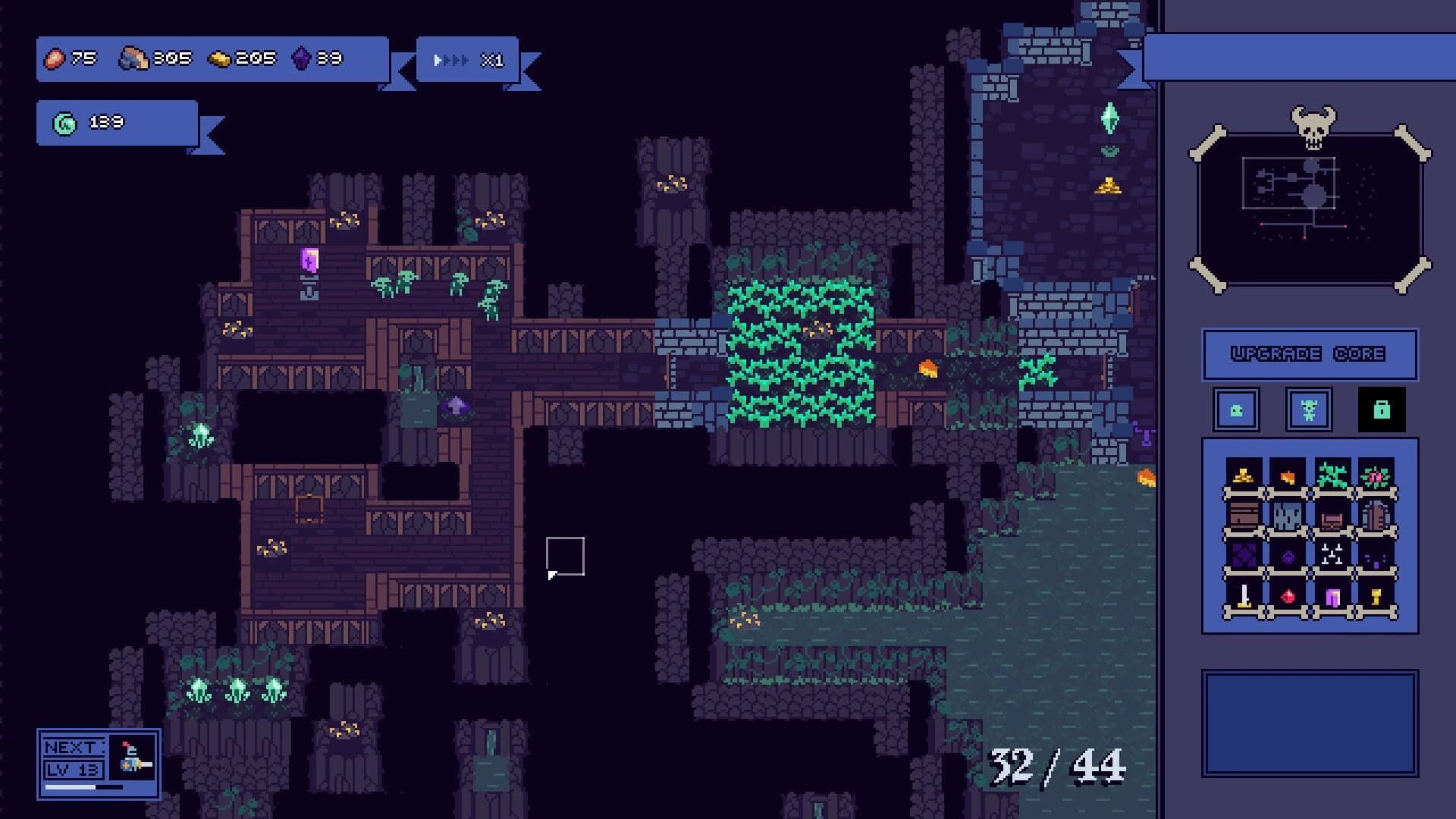The height and width of the screenshot is (819, 1456).
Task: Select the orange mushroom build item
Action: (1288, 475)
